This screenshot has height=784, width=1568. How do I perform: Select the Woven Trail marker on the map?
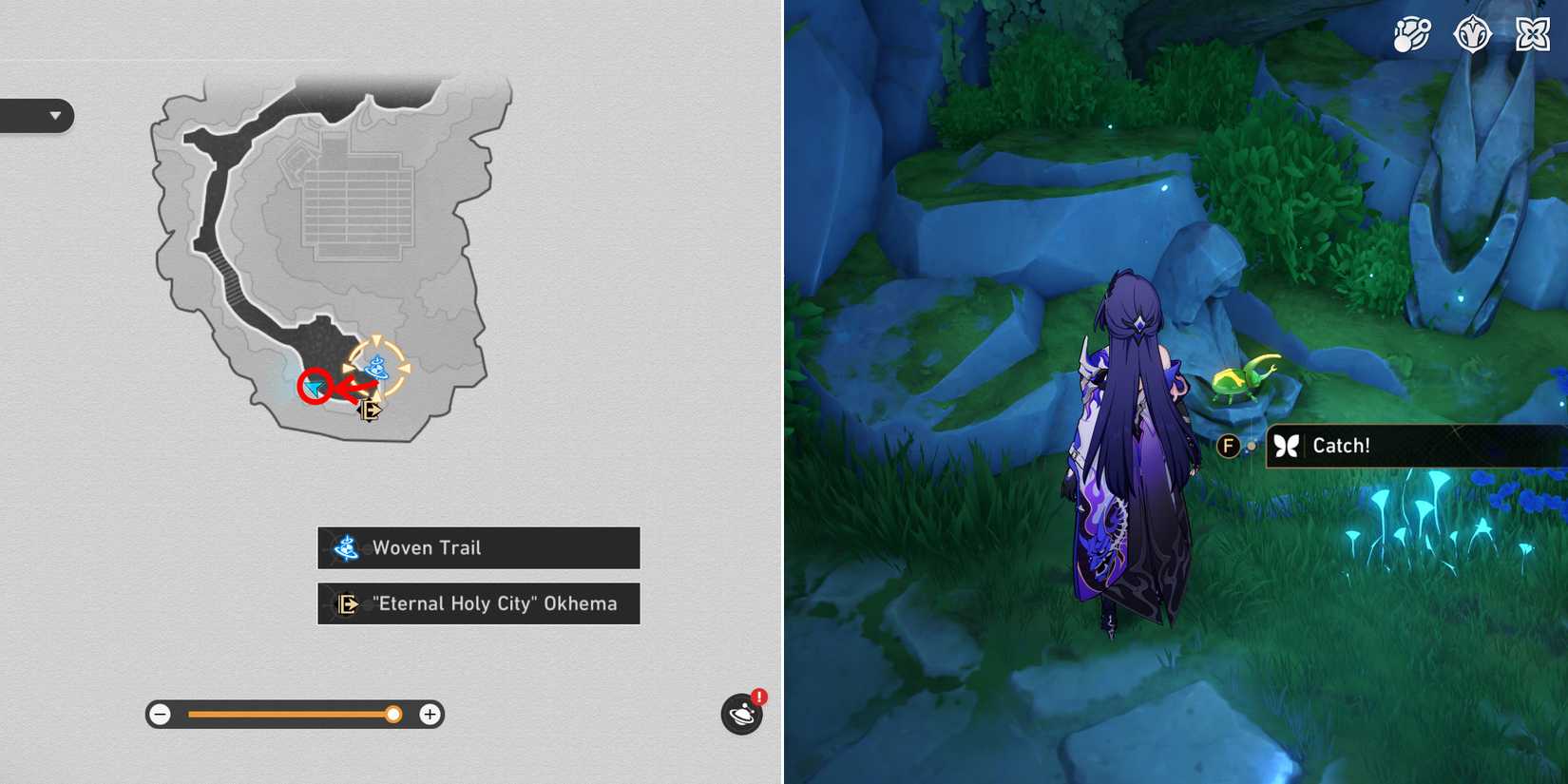[377, 366]
